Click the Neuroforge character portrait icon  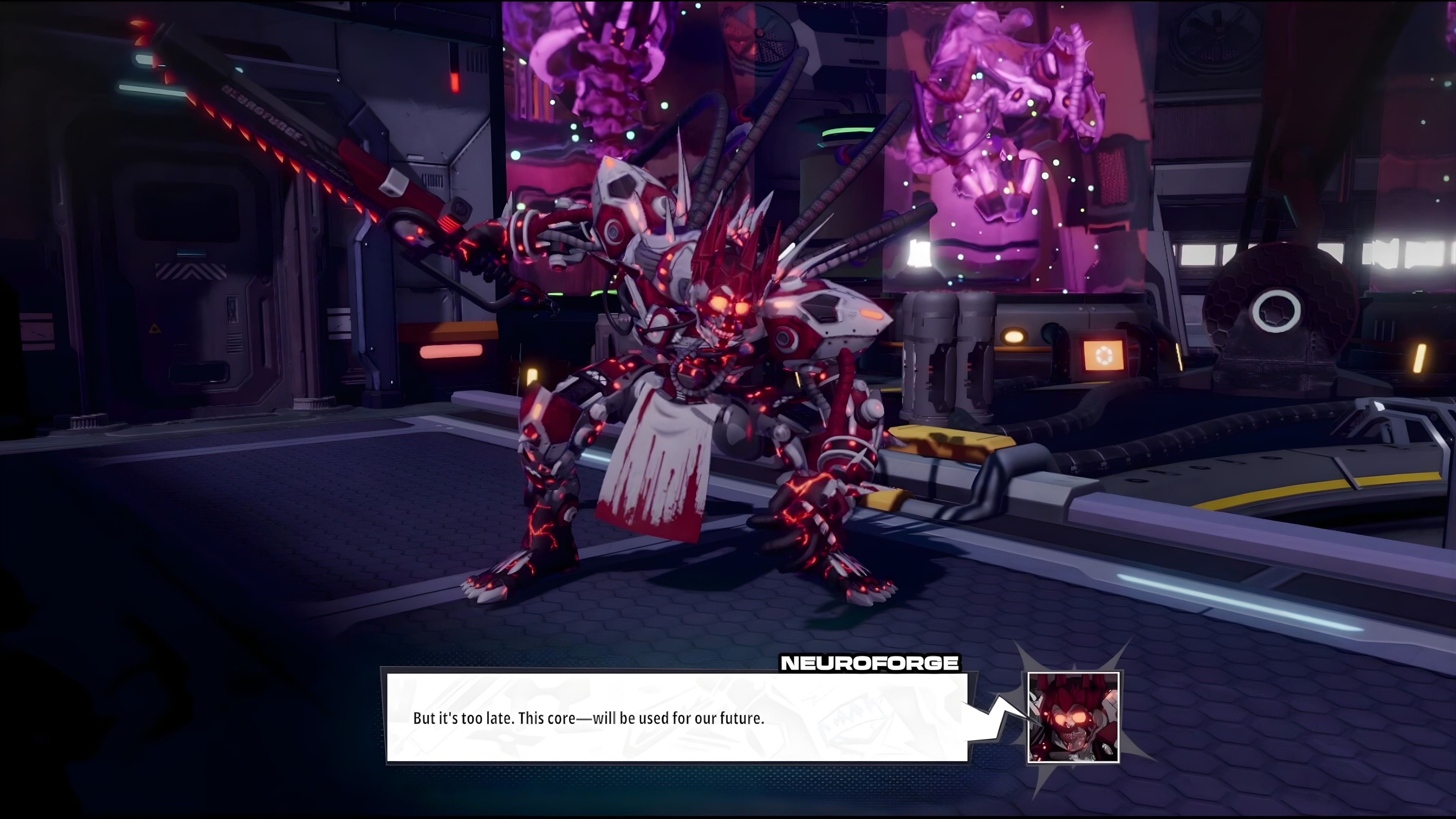pyautogui.click(x=1073, y=718)
